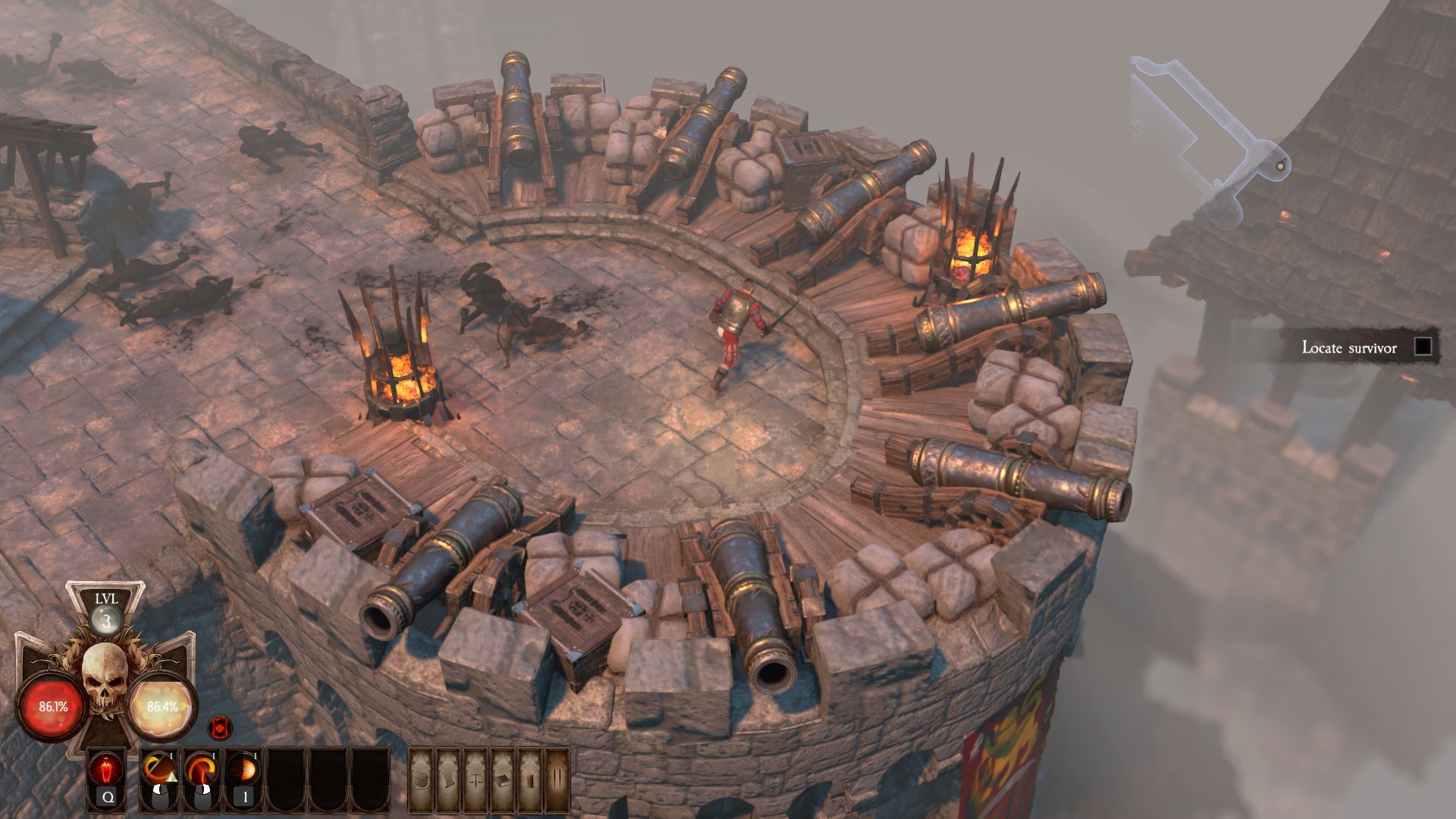
Task: Open the open-book menu tab
Action: (x=502, y=780)
